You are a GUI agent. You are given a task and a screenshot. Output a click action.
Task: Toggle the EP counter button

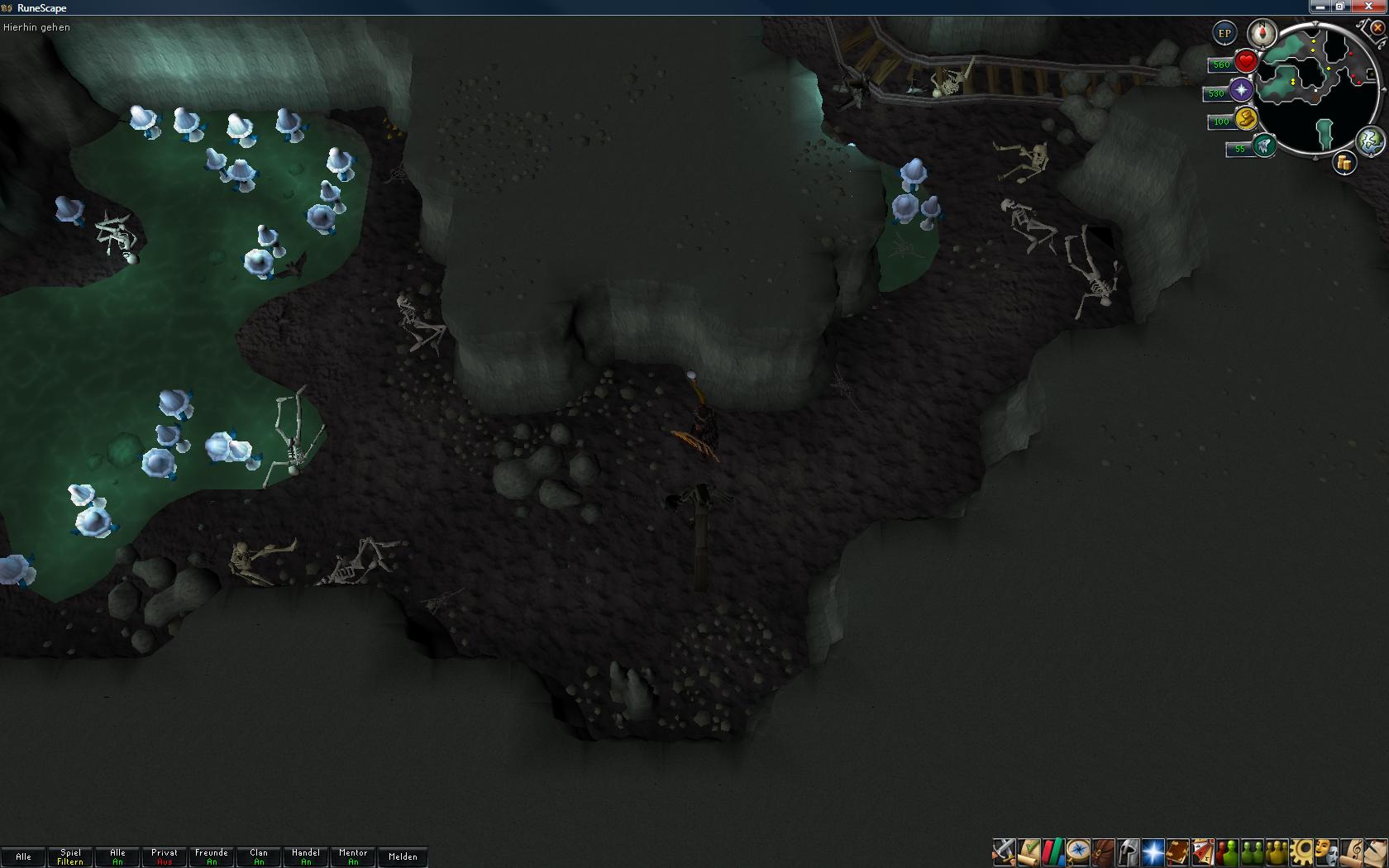pos(1224,34)
